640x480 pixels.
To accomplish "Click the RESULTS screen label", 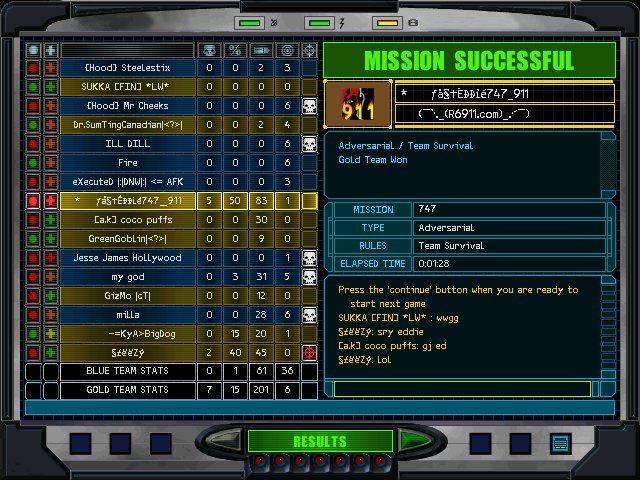I will (319, 441).
